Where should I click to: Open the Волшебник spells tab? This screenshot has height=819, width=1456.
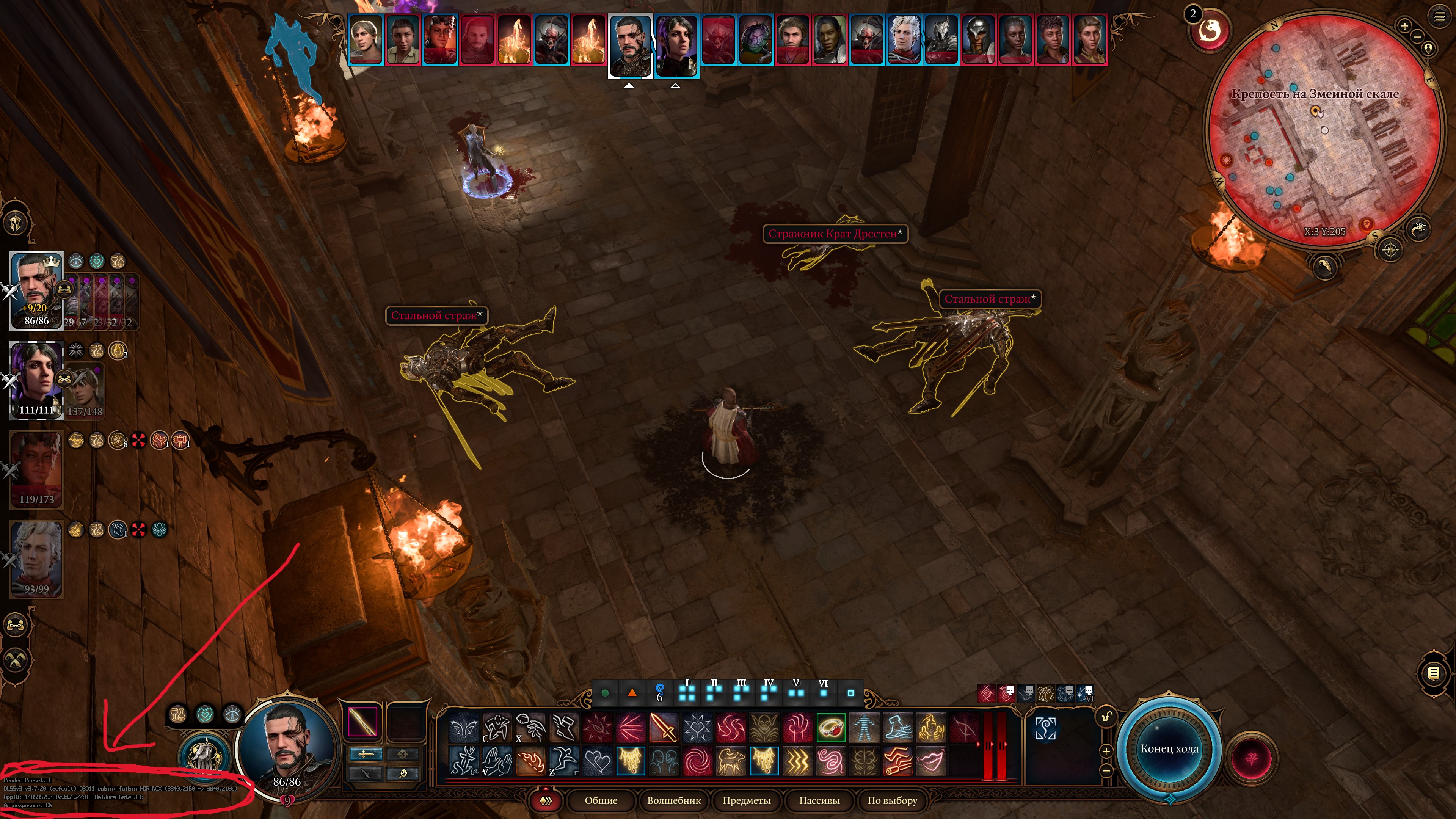click(674, 800)
